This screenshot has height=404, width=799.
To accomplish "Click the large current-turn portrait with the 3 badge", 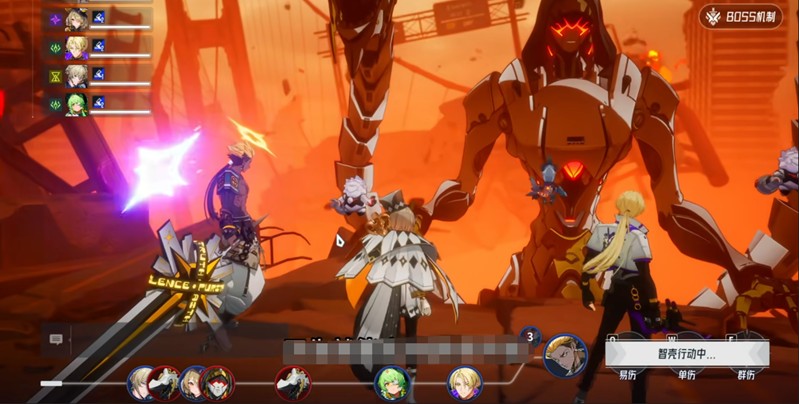I will [x=565, y=355].
